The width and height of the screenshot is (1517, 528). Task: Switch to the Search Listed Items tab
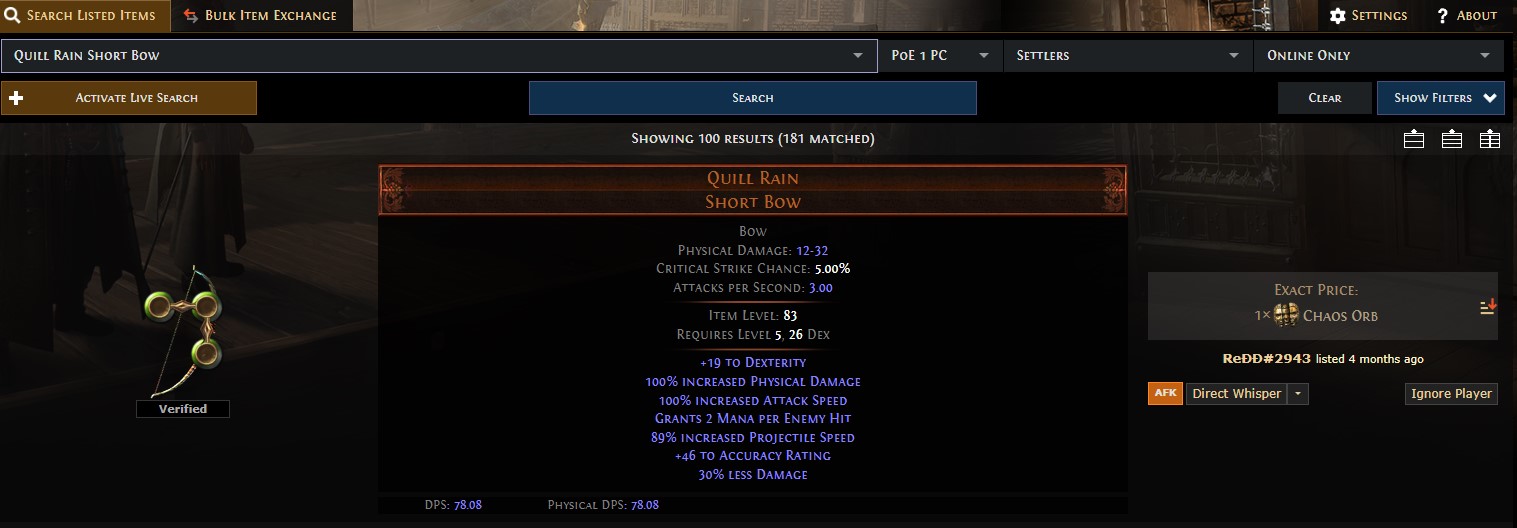[x=85, y=16]
